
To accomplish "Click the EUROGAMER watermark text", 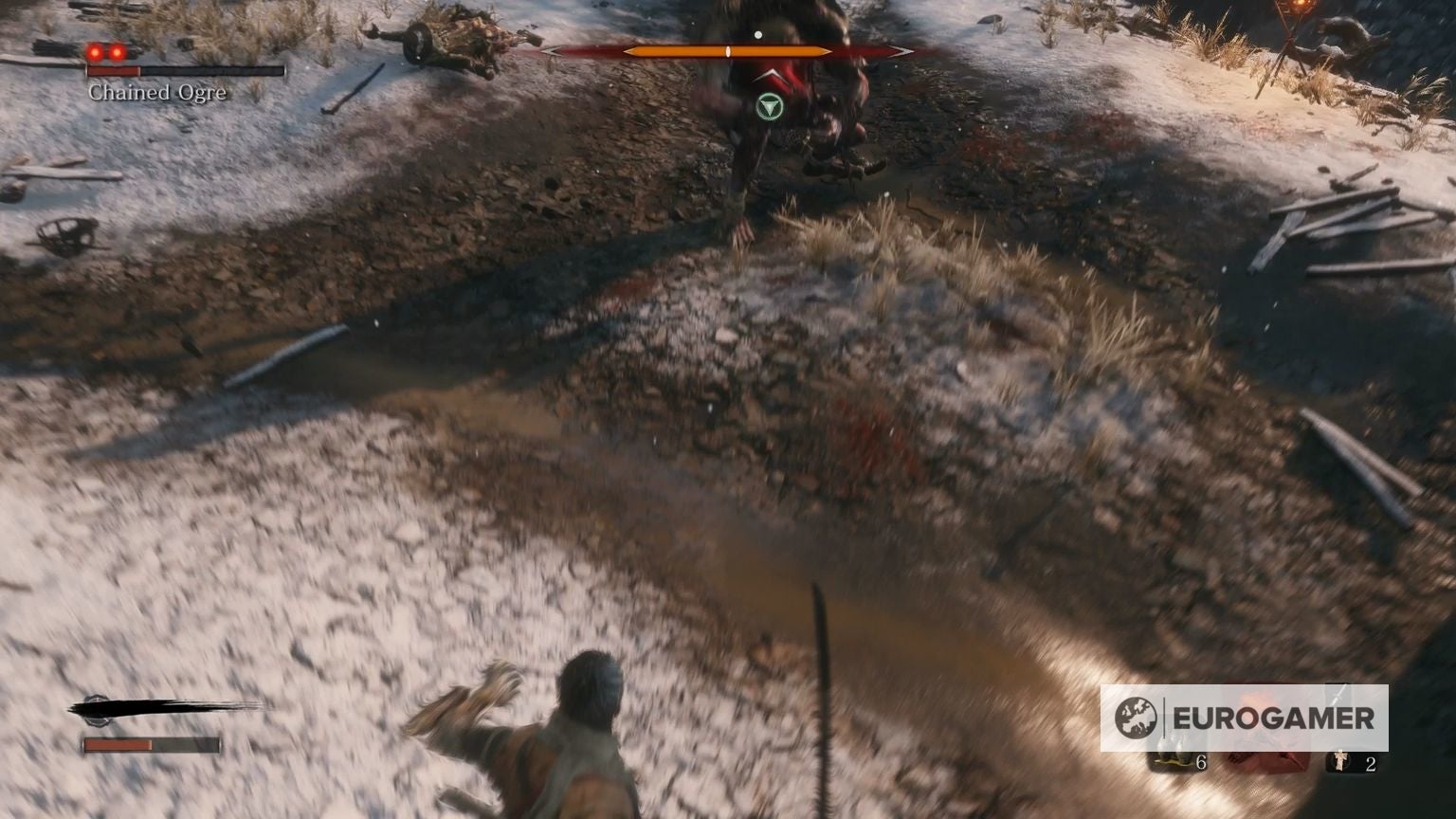I will click(1275, 718).
